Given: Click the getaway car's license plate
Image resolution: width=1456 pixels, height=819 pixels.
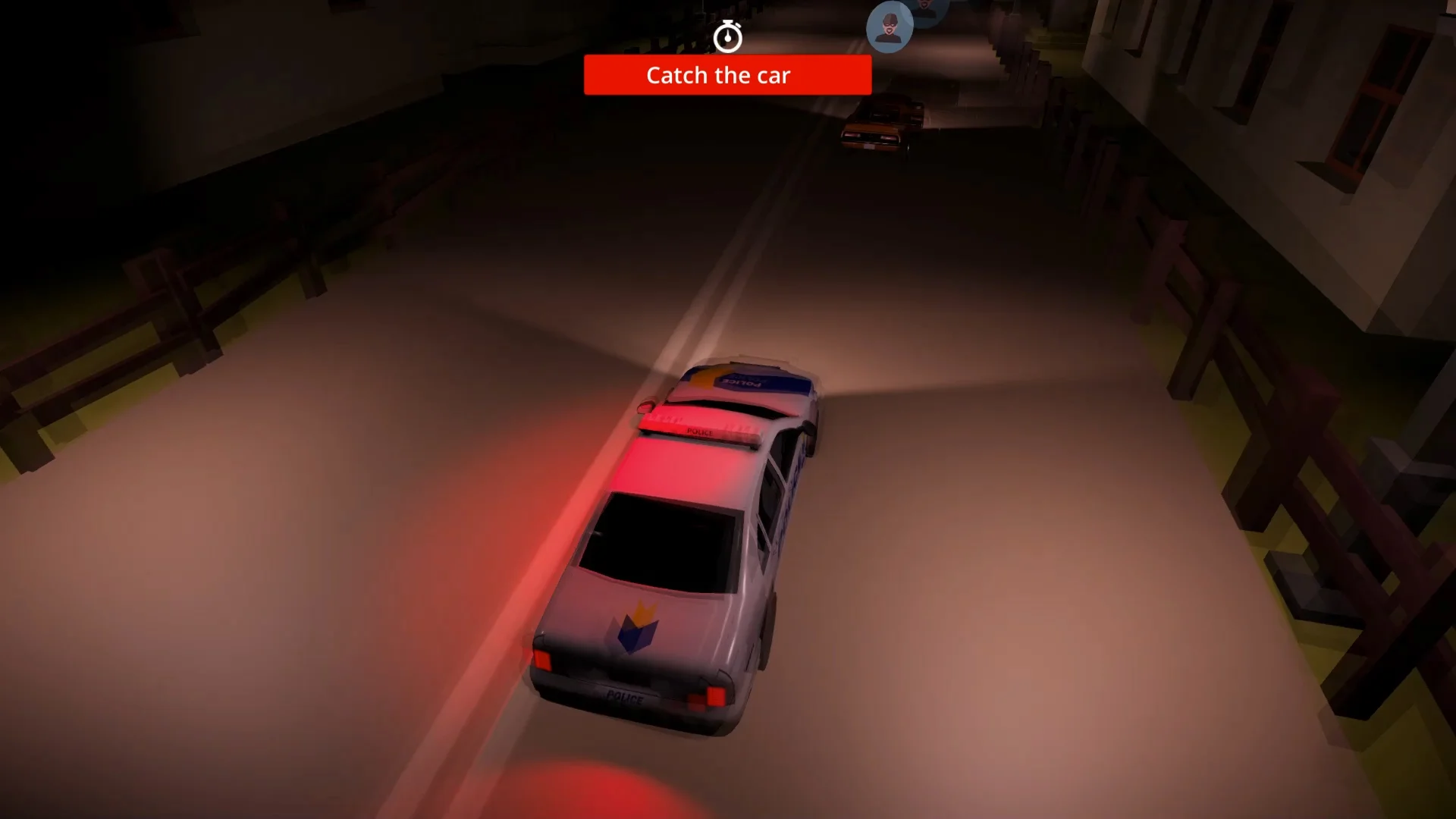Looking at the screenshot, I should pyautogui.click(x=868, y=146).
